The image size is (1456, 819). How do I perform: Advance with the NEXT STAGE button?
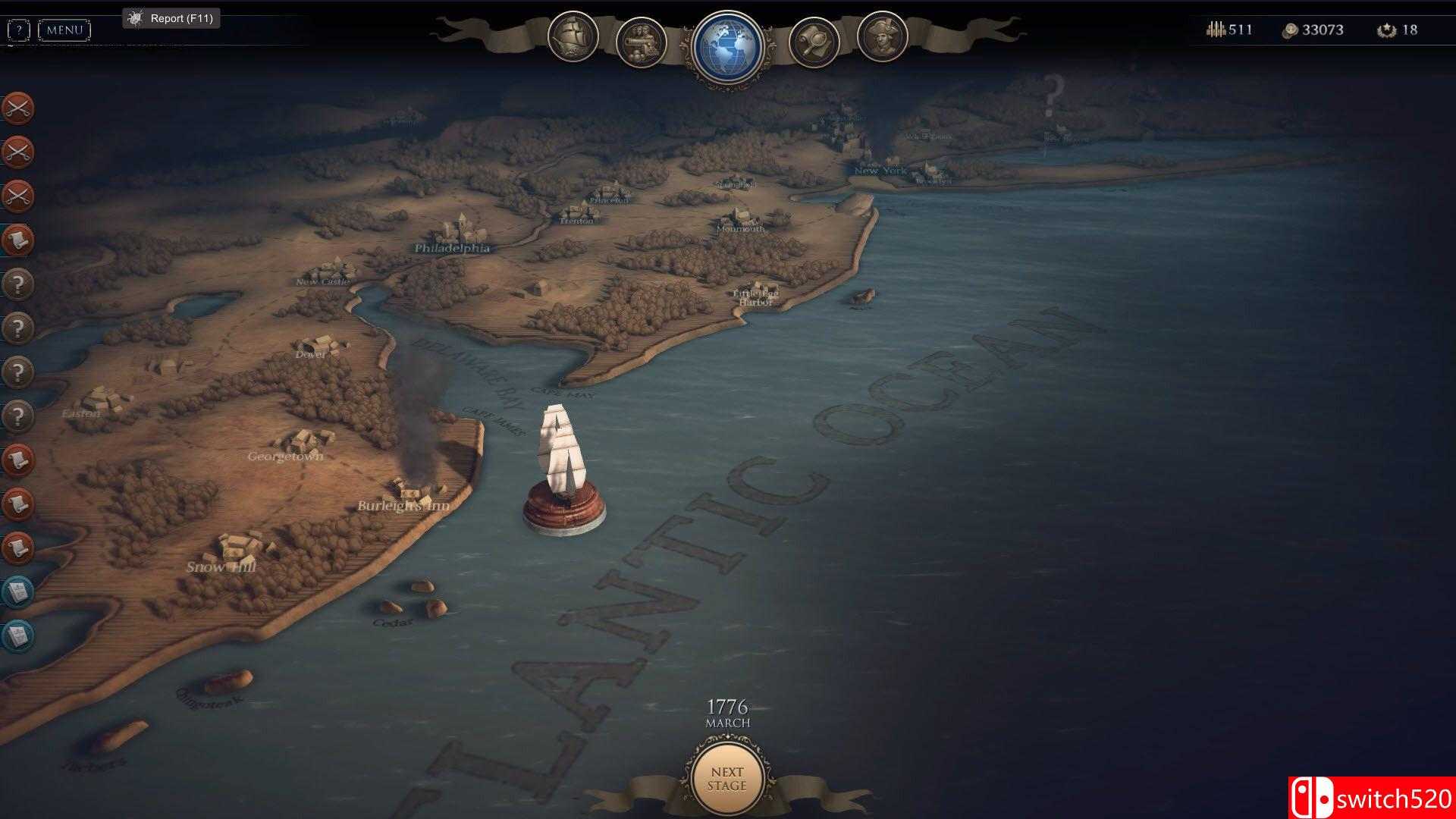(x=726, y=779)
